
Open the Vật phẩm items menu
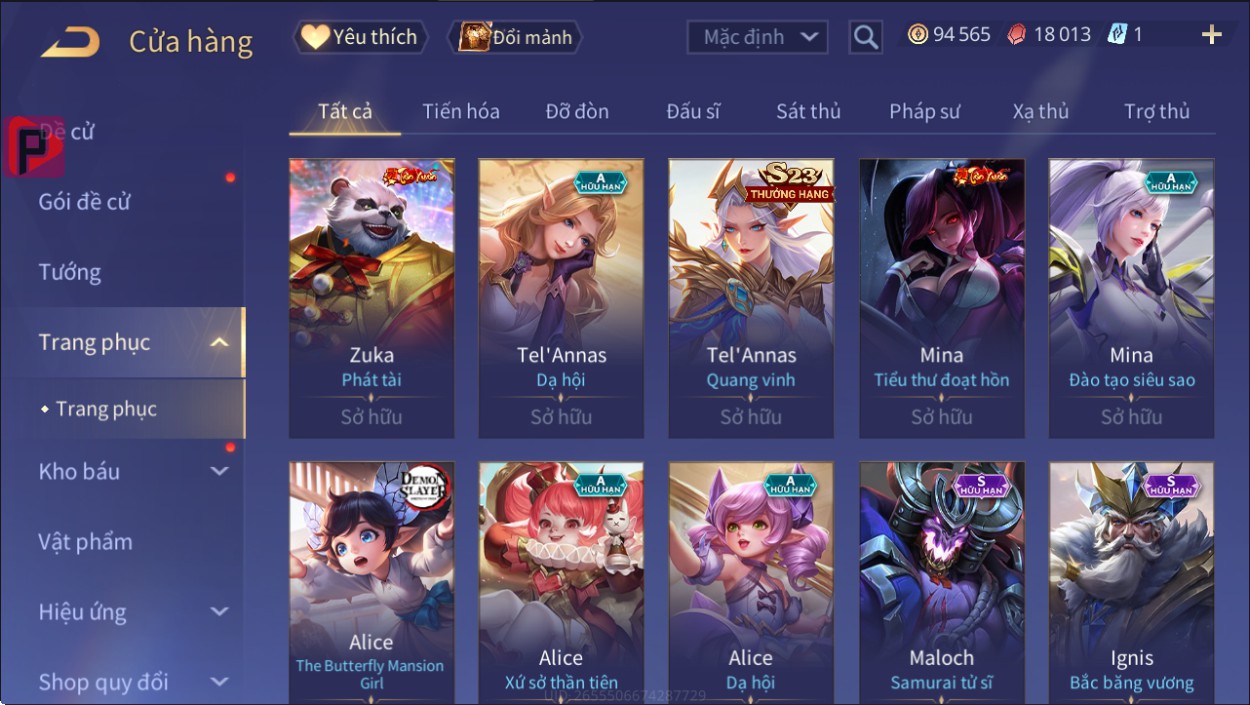(x=86, y=542)
